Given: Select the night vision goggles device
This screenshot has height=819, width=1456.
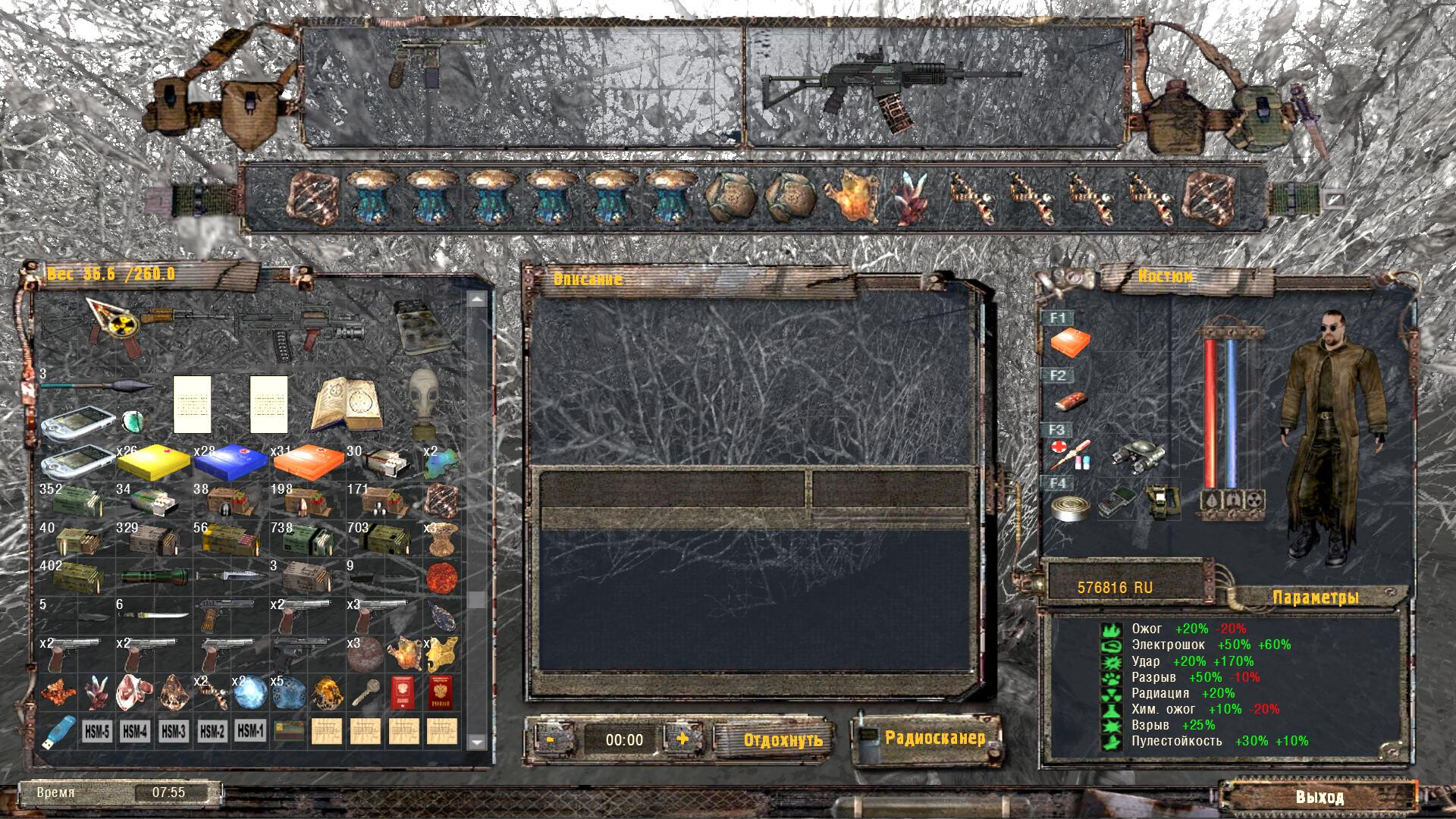Looking at the screenshot, I should [1138, 456].
